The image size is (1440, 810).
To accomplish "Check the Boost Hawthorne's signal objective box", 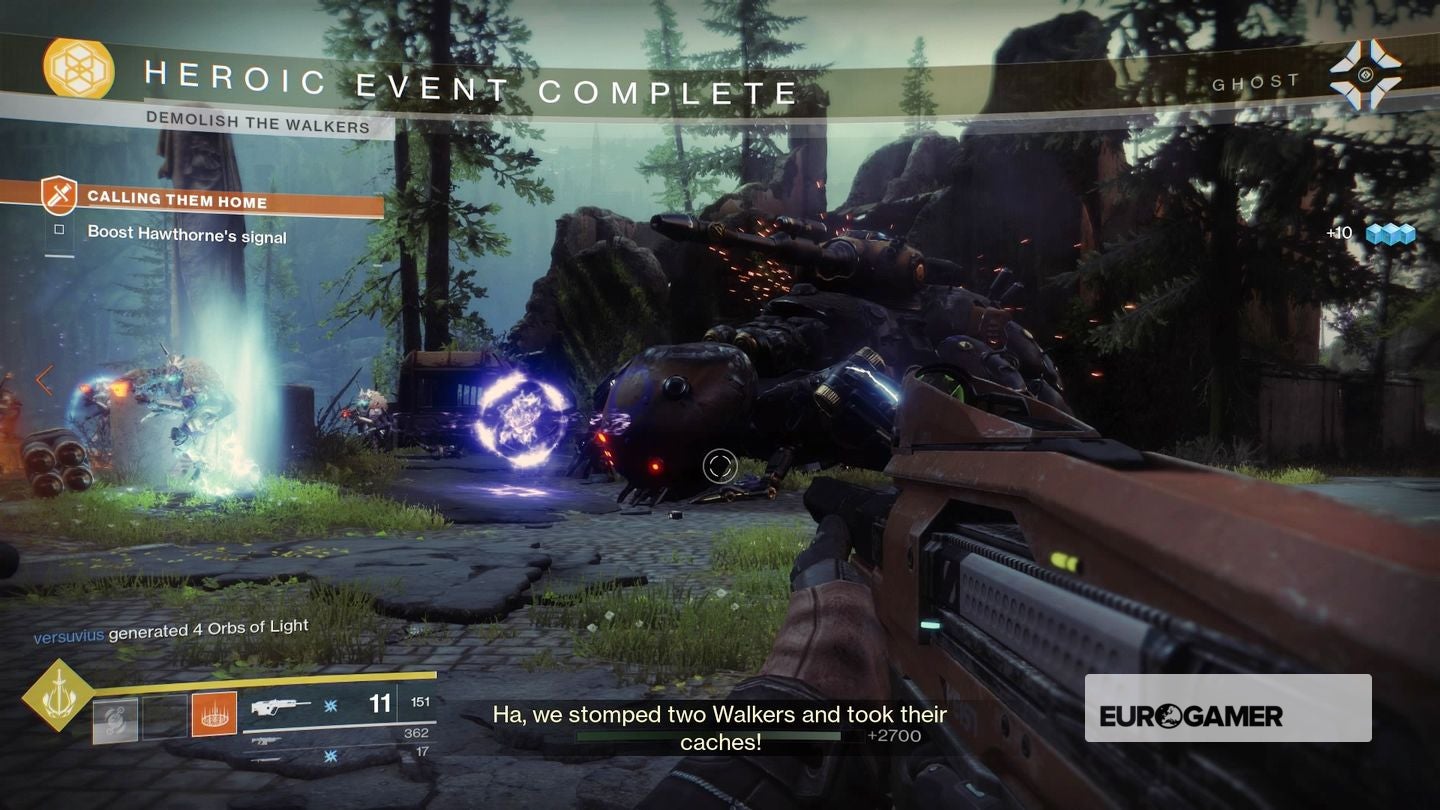I will pyautogui.click(x=58, y=229).
